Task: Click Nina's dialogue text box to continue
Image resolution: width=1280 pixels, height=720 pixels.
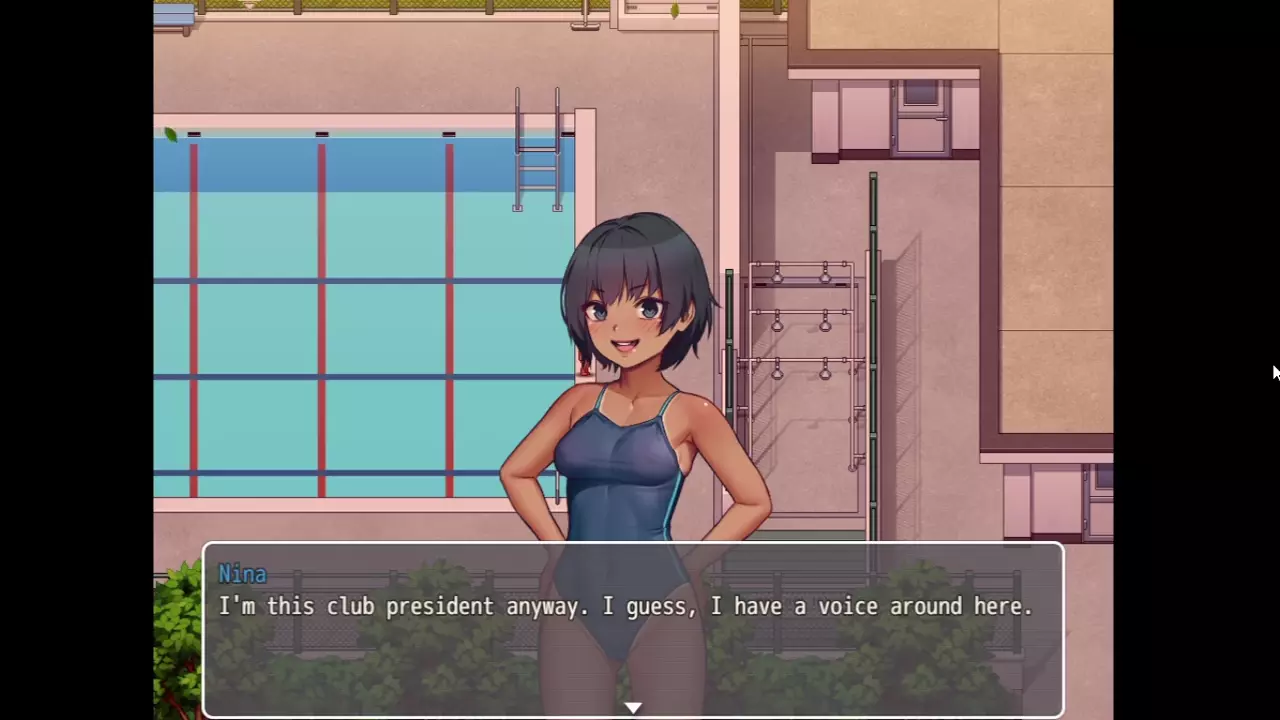Action: click(x=633, y=630)
